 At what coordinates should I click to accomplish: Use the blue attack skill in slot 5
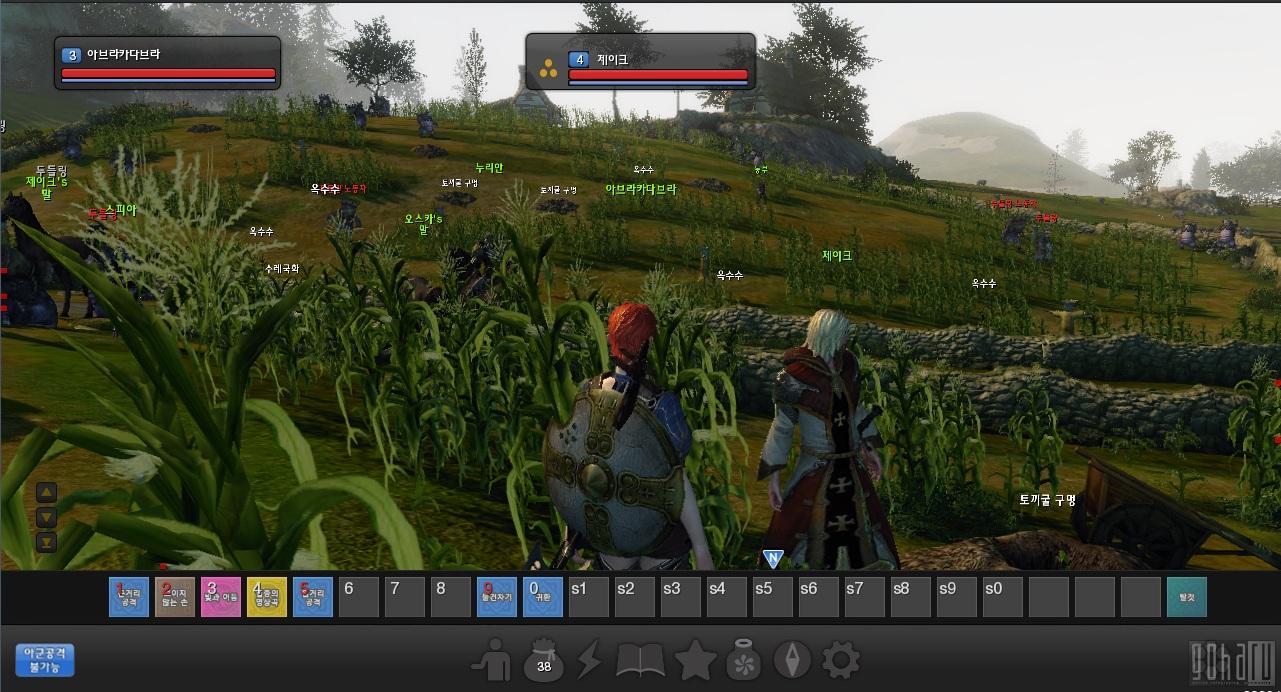click(x=313, y=597)
